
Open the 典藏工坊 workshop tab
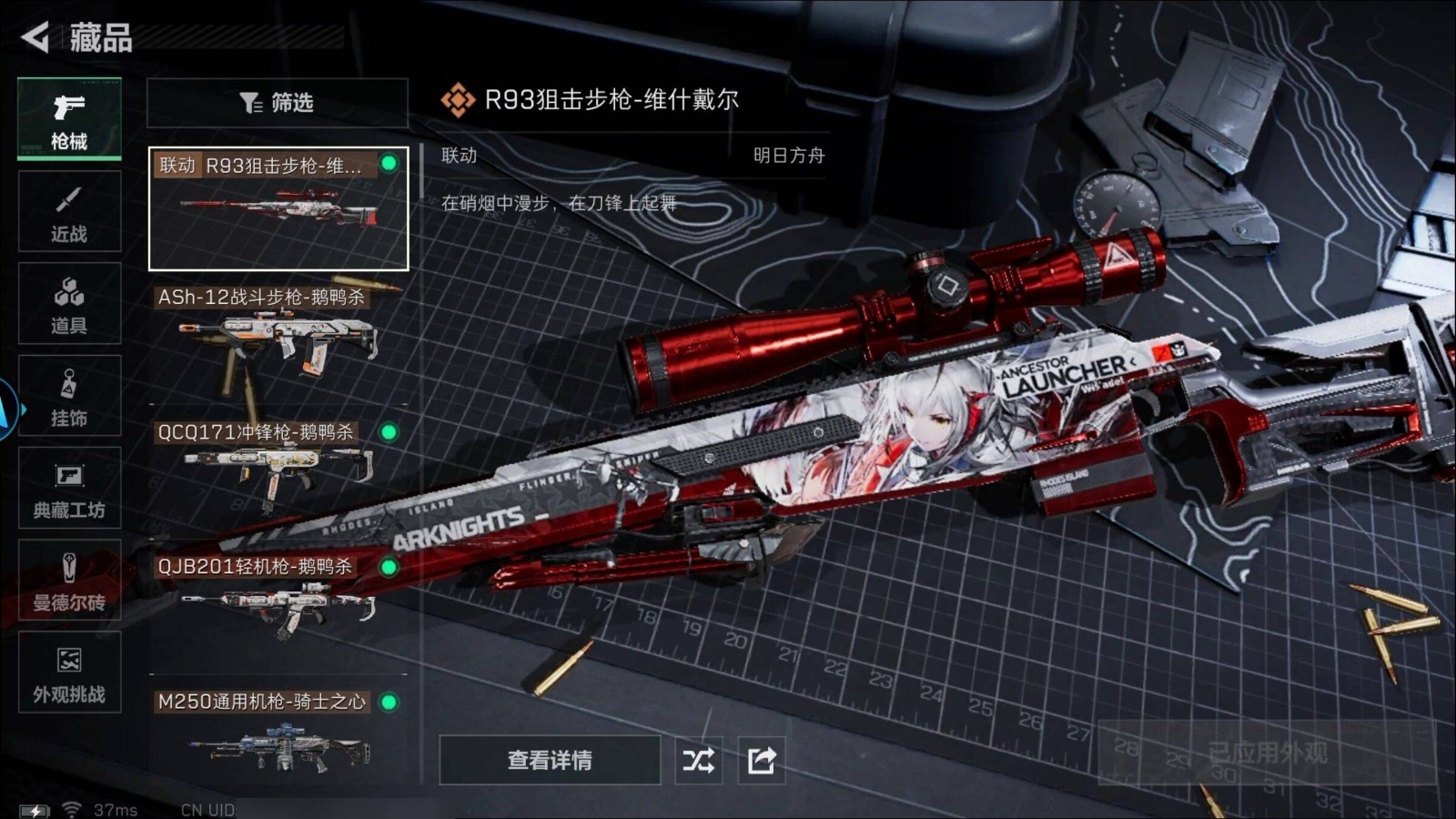(69, 489)
